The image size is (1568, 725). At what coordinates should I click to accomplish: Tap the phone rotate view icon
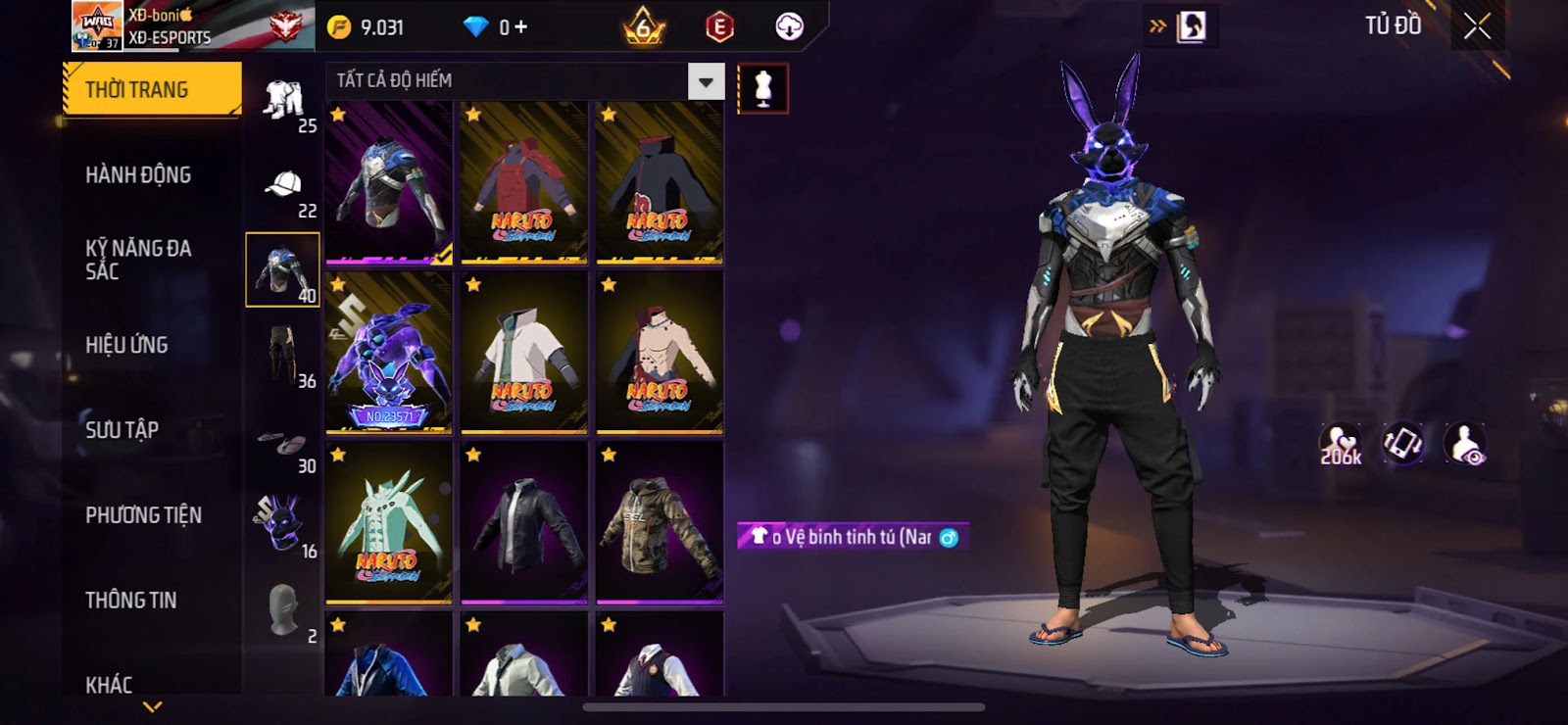point(1402,443)
